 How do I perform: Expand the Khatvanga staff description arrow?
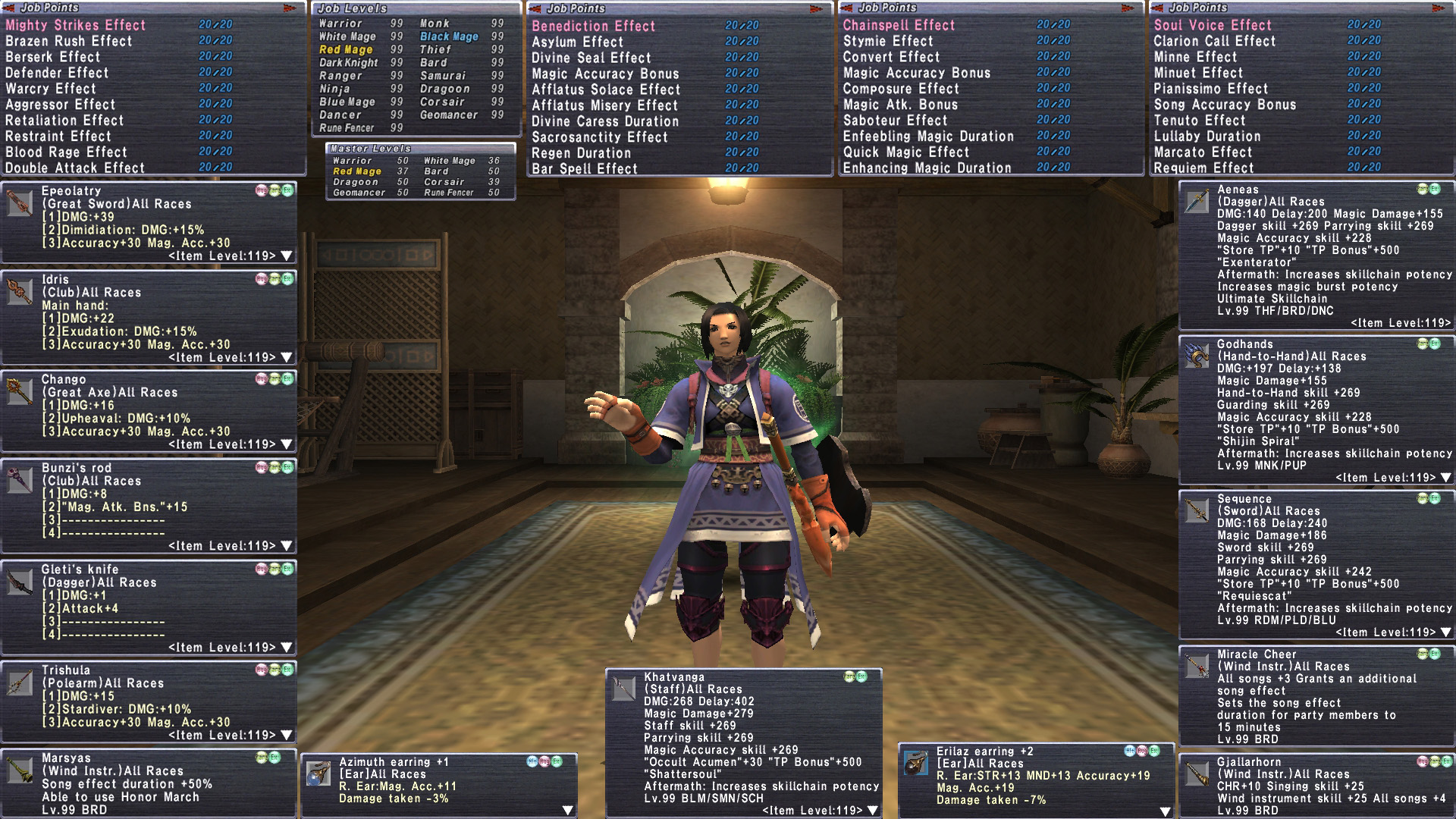[873, 811]
